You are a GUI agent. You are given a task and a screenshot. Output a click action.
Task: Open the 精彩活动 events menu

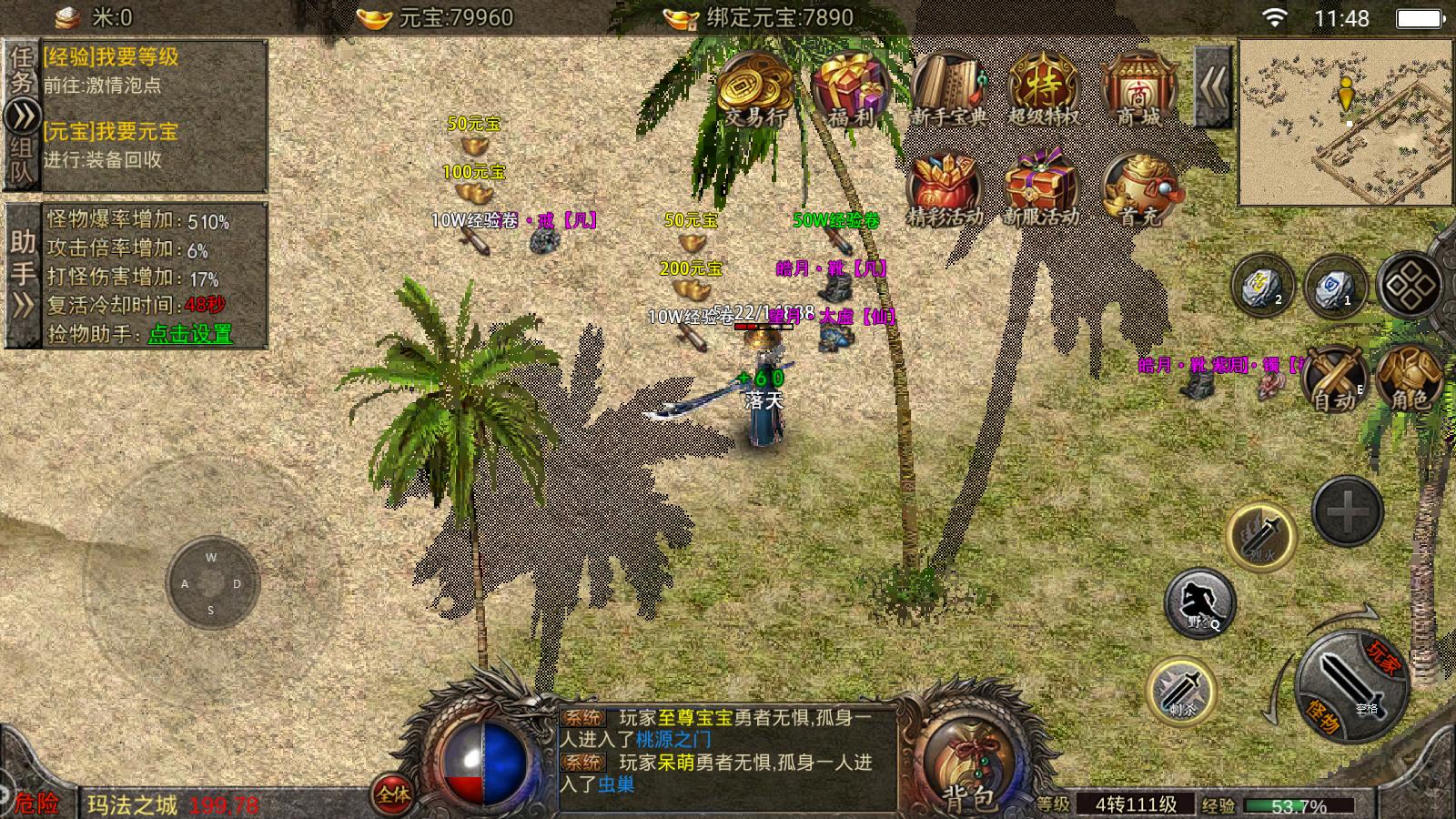pos(946,189)
